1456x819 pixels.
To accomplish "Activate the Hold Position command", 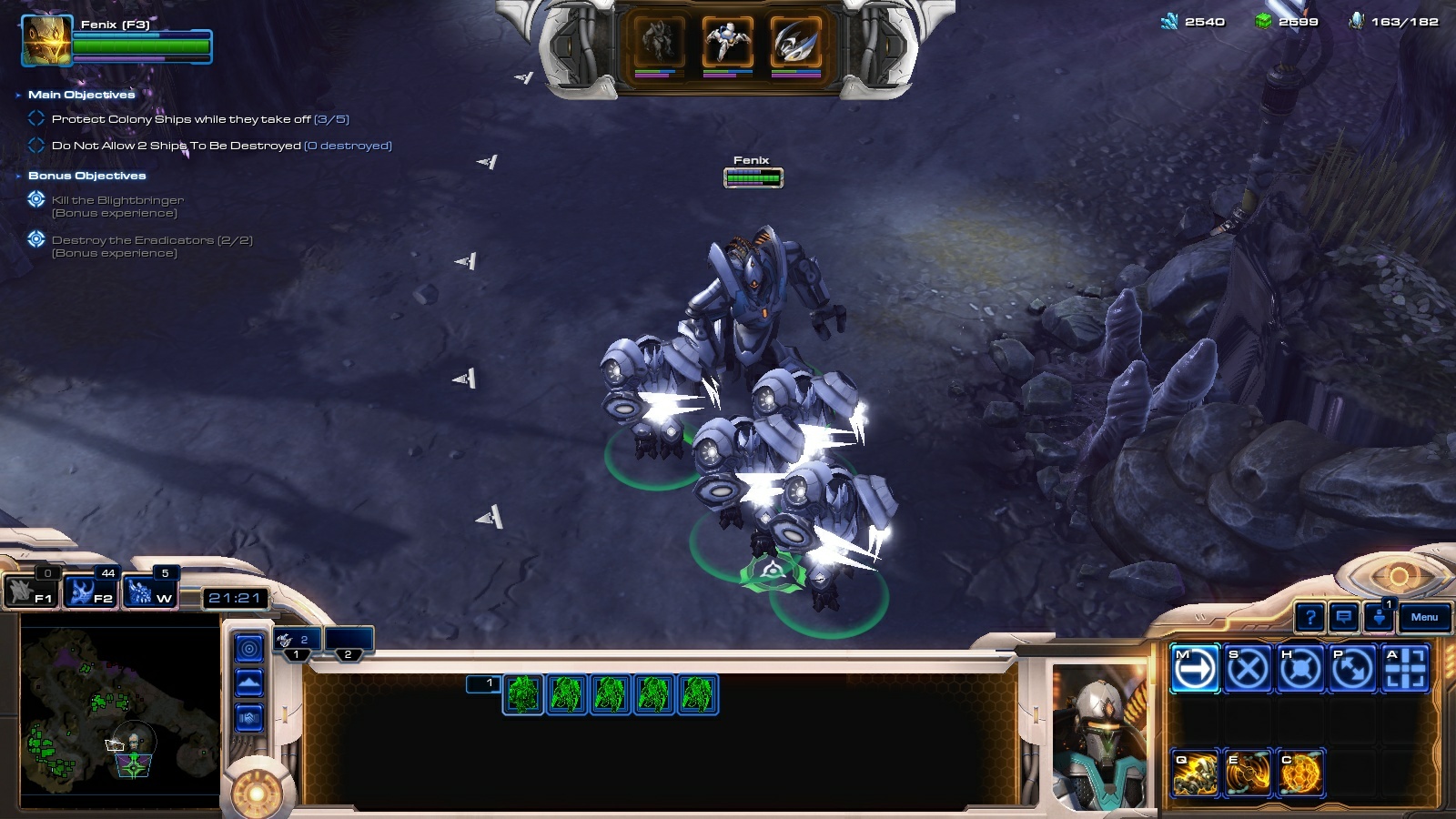I will [x=1299, y=669].
